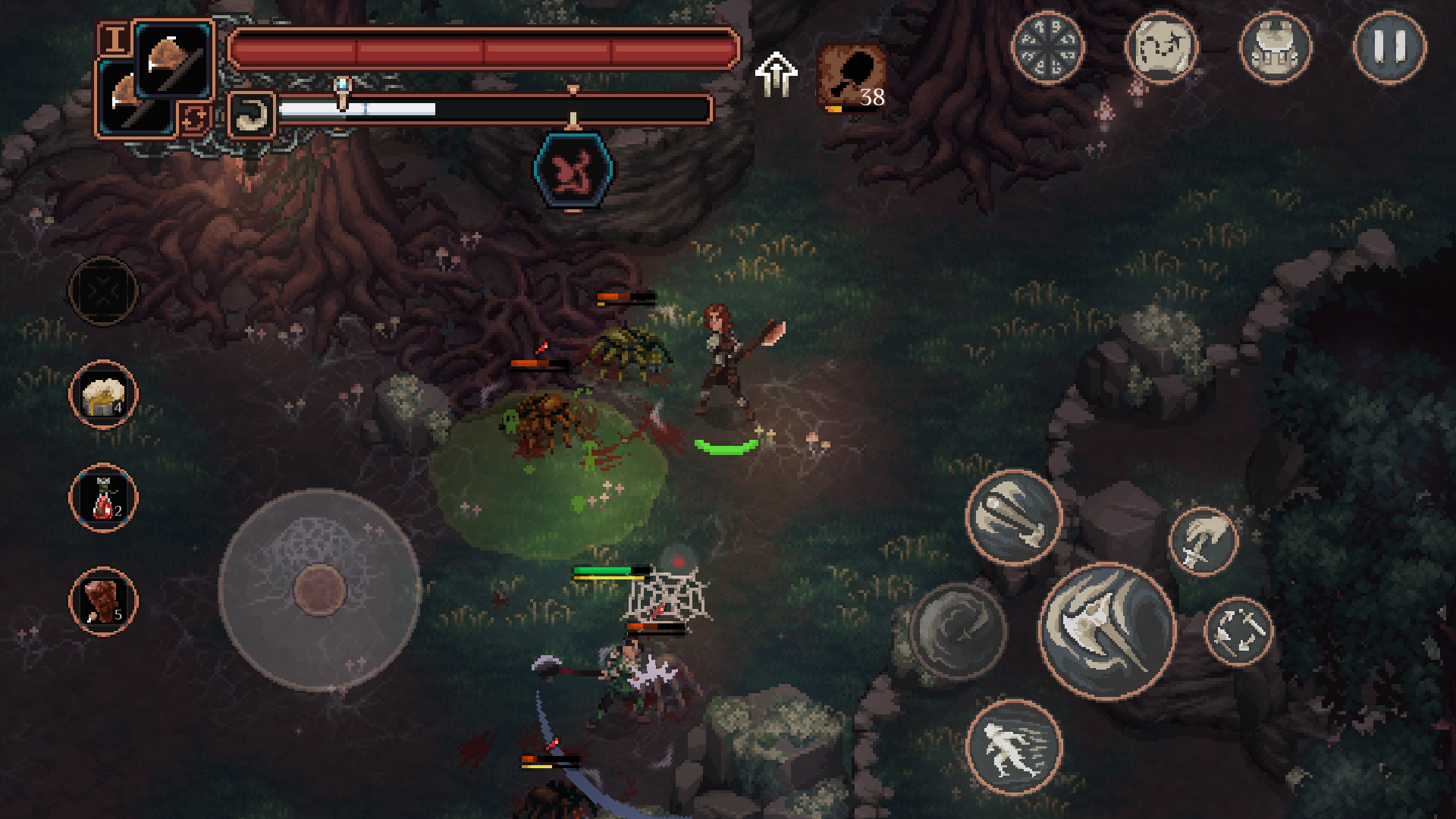Tap the level-up arrow indicator
Image resolution: width=1456 pixels, height=819 pixels.
tap(776, 74)
